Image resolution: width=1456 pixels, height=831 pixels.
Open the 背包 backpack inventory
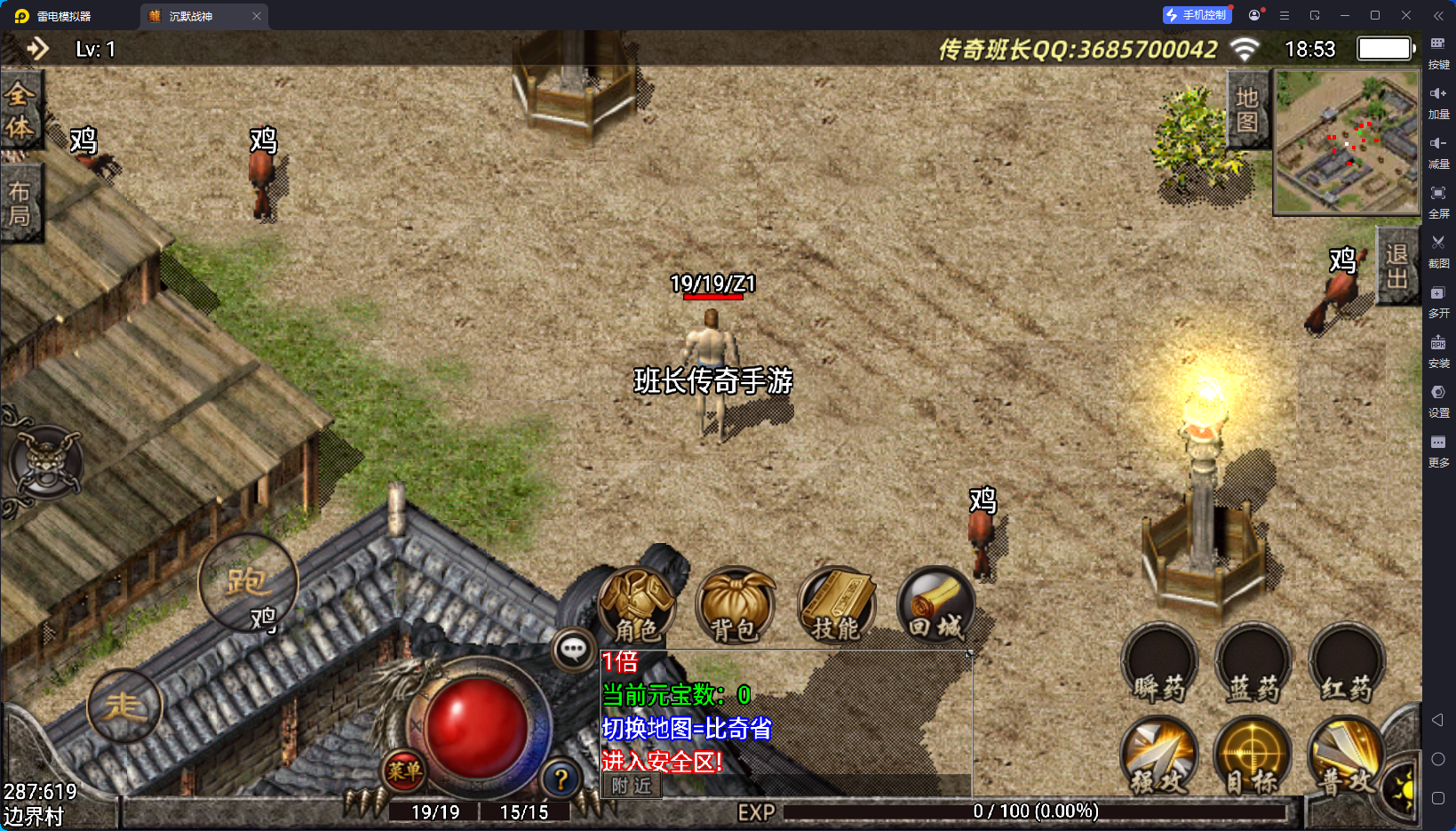735,605
